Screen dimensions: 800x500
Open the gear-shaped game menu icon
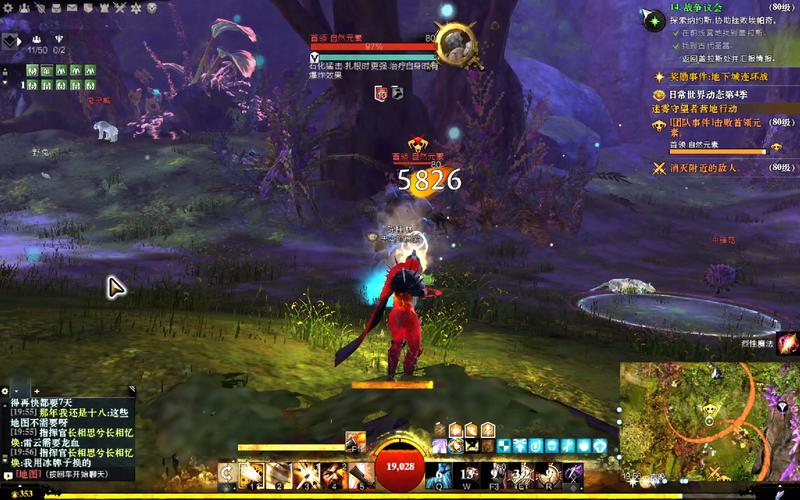(7, 7)
